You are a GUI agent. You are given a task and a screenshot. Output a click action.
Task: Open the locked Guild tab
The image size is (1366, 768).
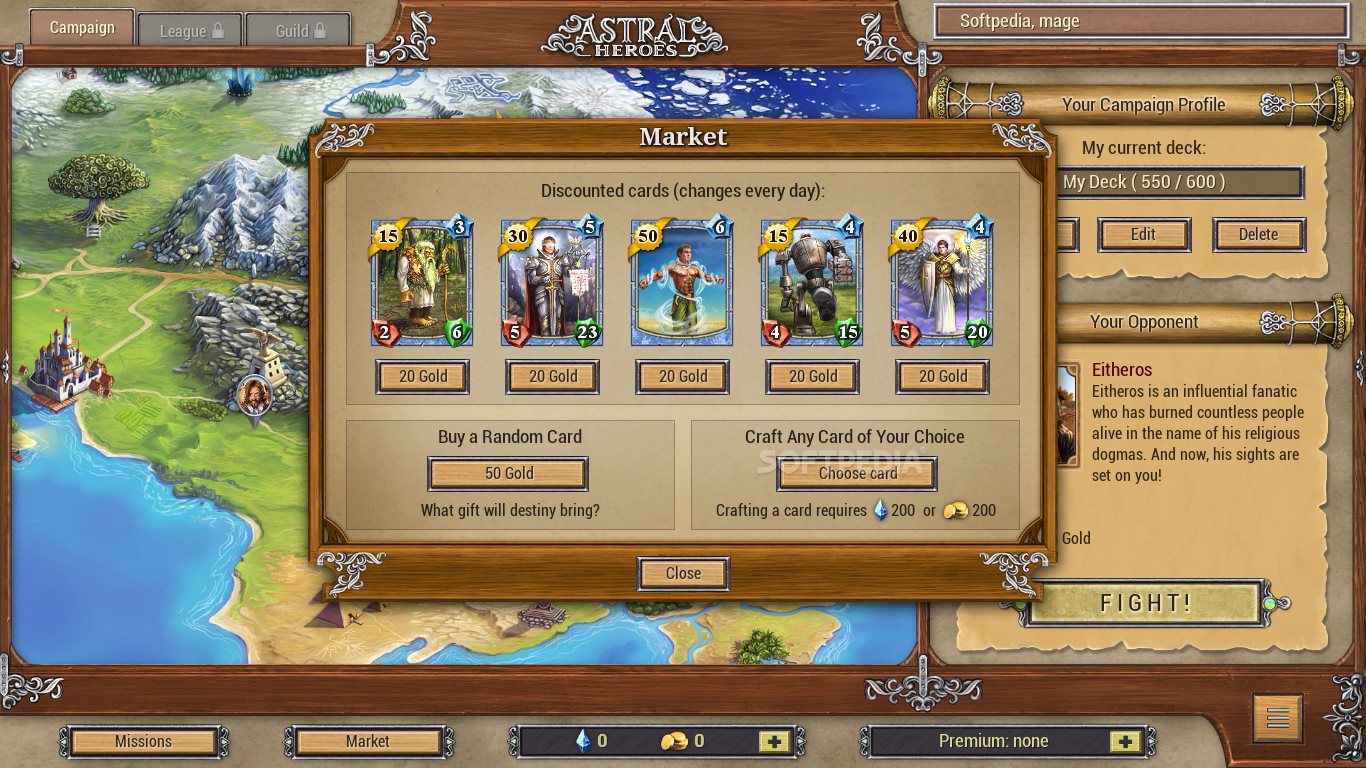pos(298,31)
